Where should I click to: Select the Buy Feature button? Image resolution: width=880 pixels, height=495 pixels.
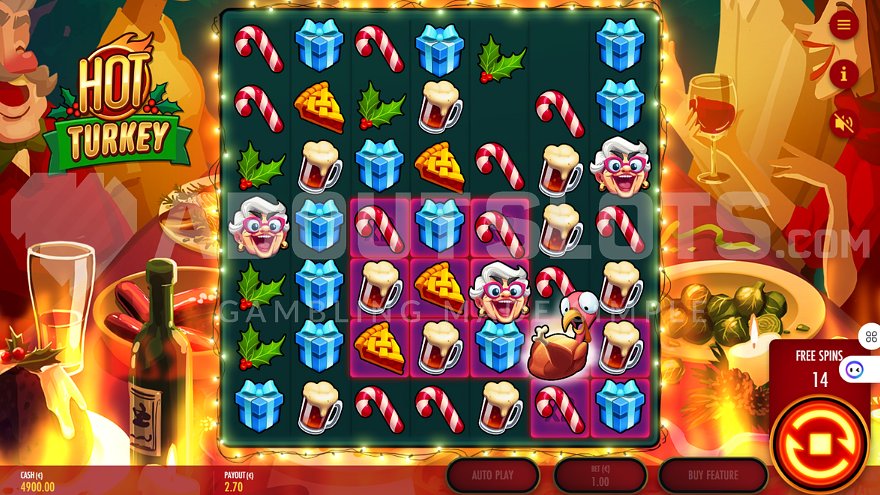click(712, 475)
